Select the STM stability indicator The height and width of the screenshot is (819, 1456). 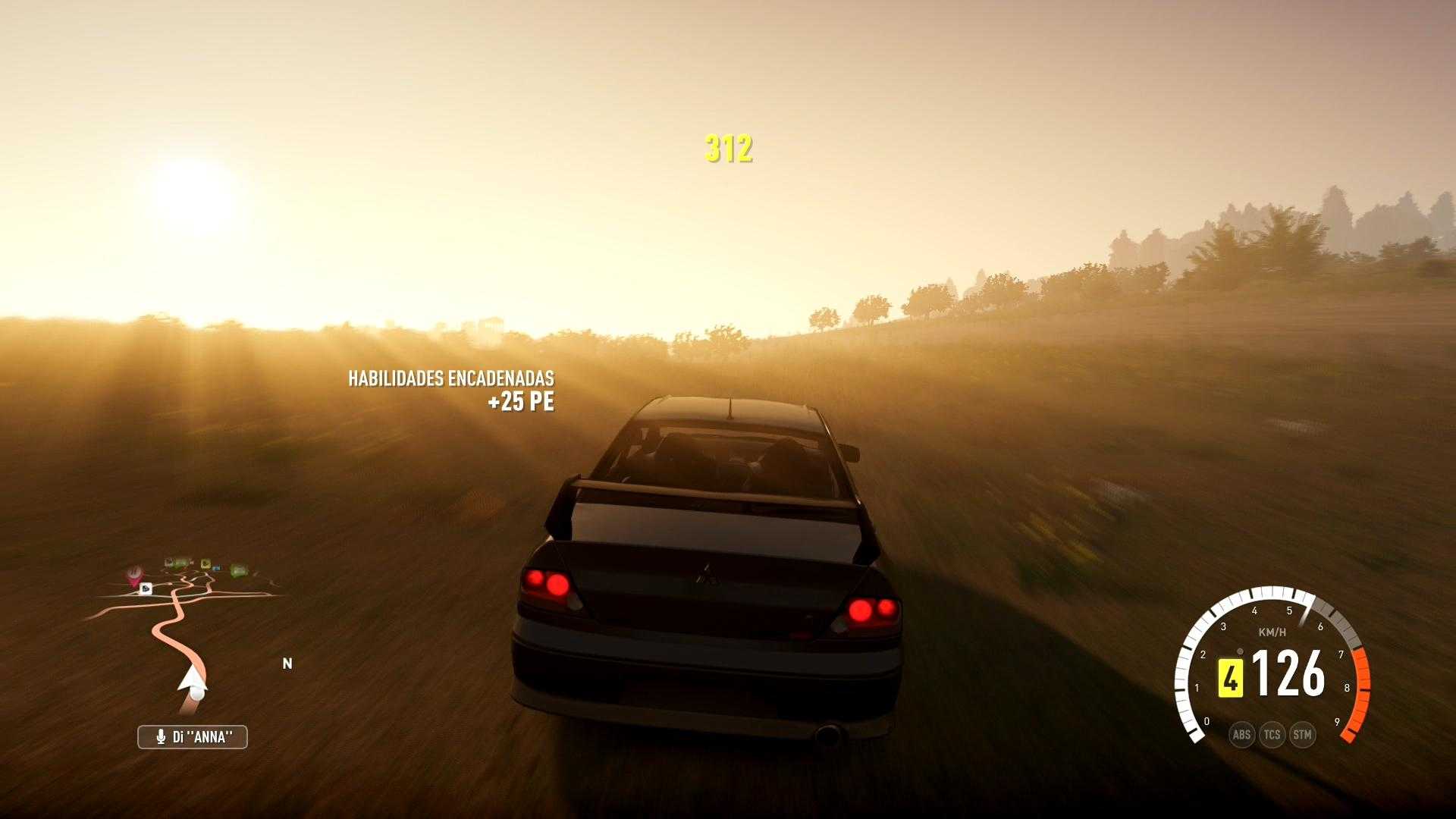1302,734
